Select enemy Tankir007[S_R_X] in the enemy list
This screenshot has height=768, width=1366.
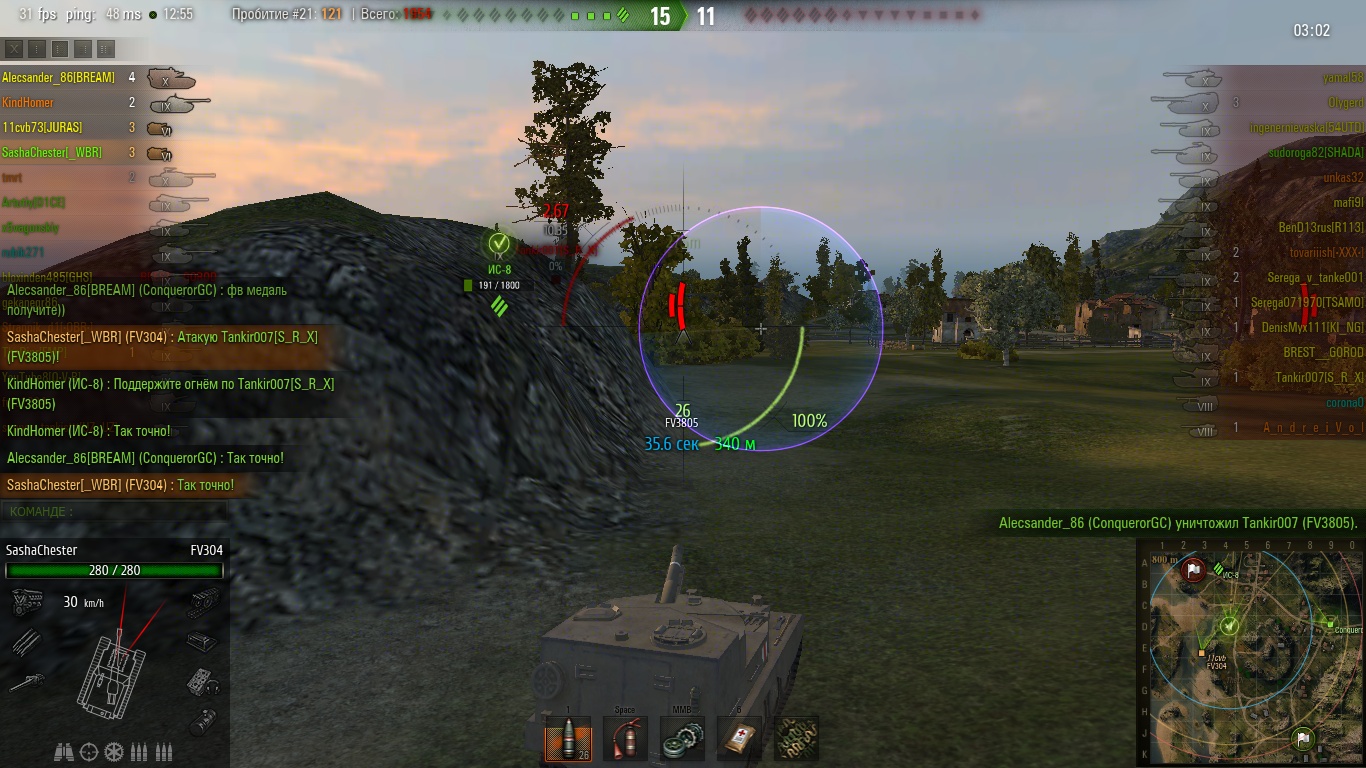(x=1319, y=378)
